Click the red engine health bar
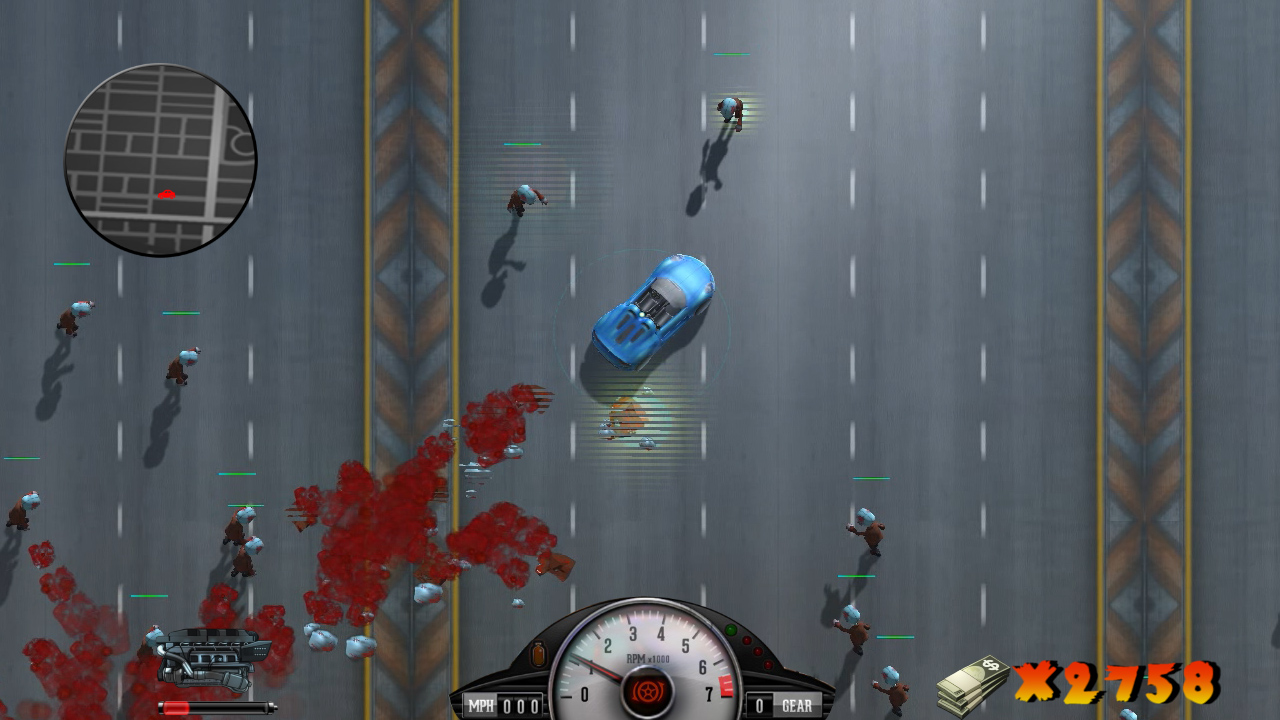Screen dimensions: 1280x720 coord(175,708)
